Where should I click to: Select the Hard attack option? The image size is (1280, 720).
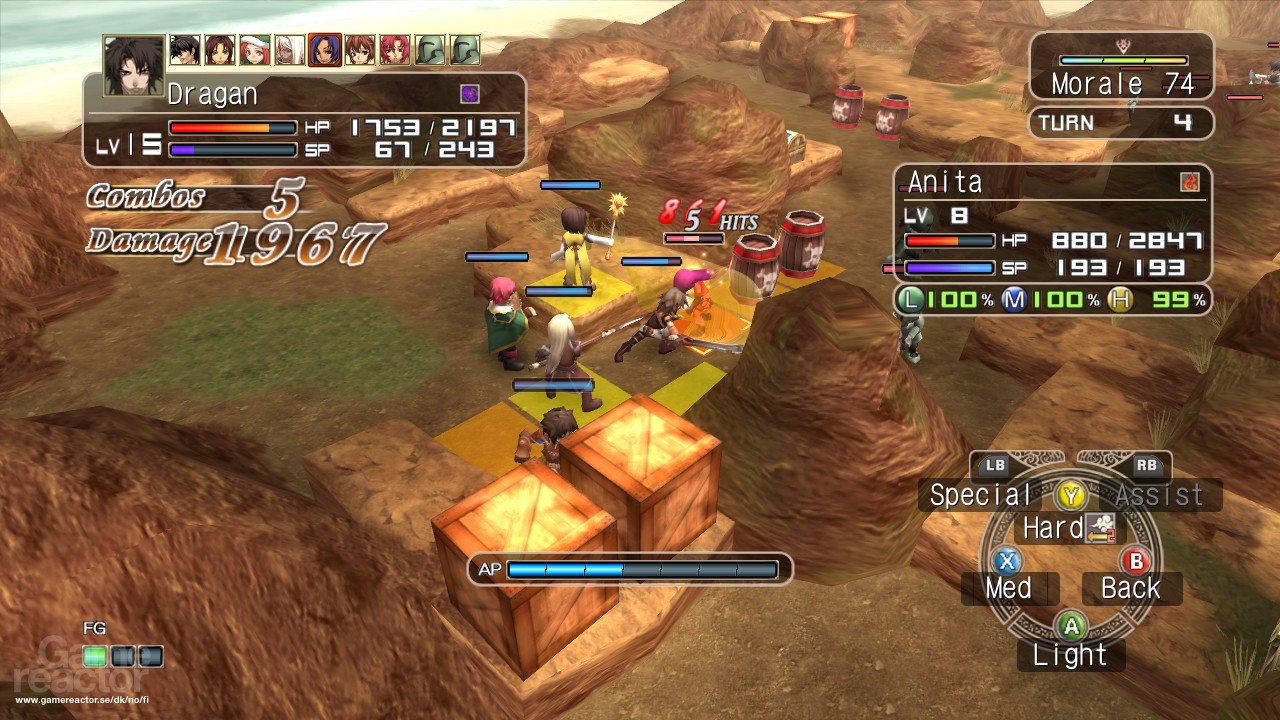[1053, 528]
